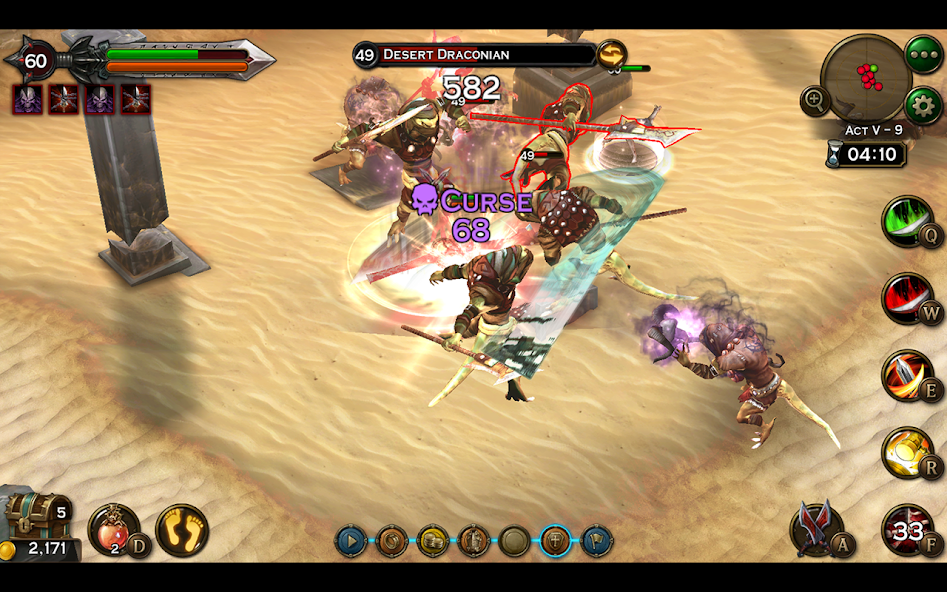Choose the armor icon in bottom bar
This screenshot has width=947, height=592.
point(474,541)
